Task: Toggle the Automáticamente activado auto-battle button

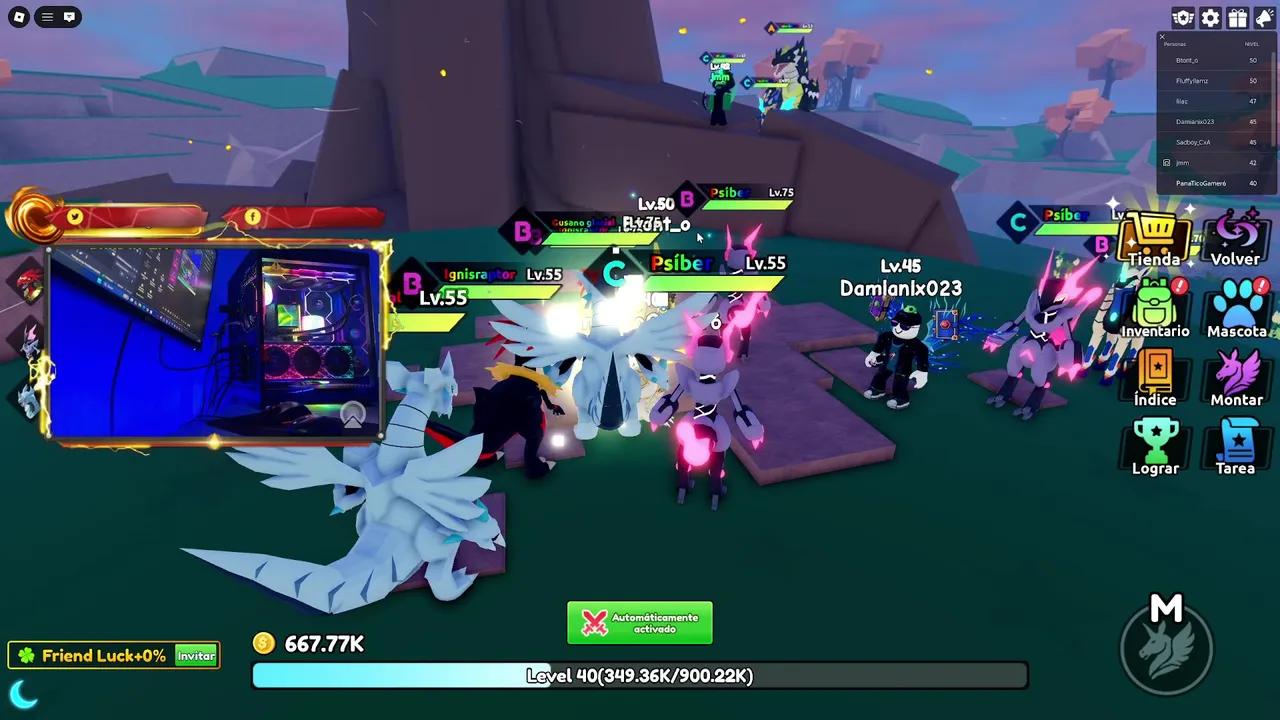Action: point(640,623)
